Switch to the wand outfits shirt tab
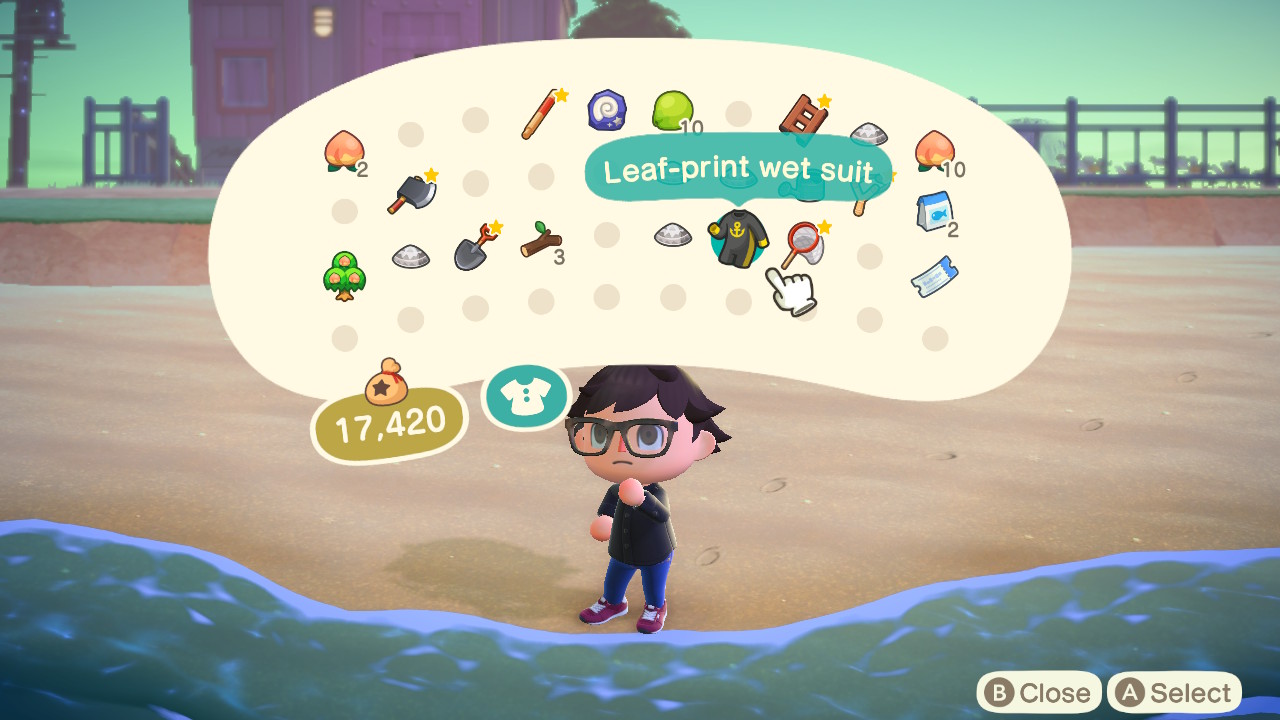1280x720 pixels. point(525,397)
